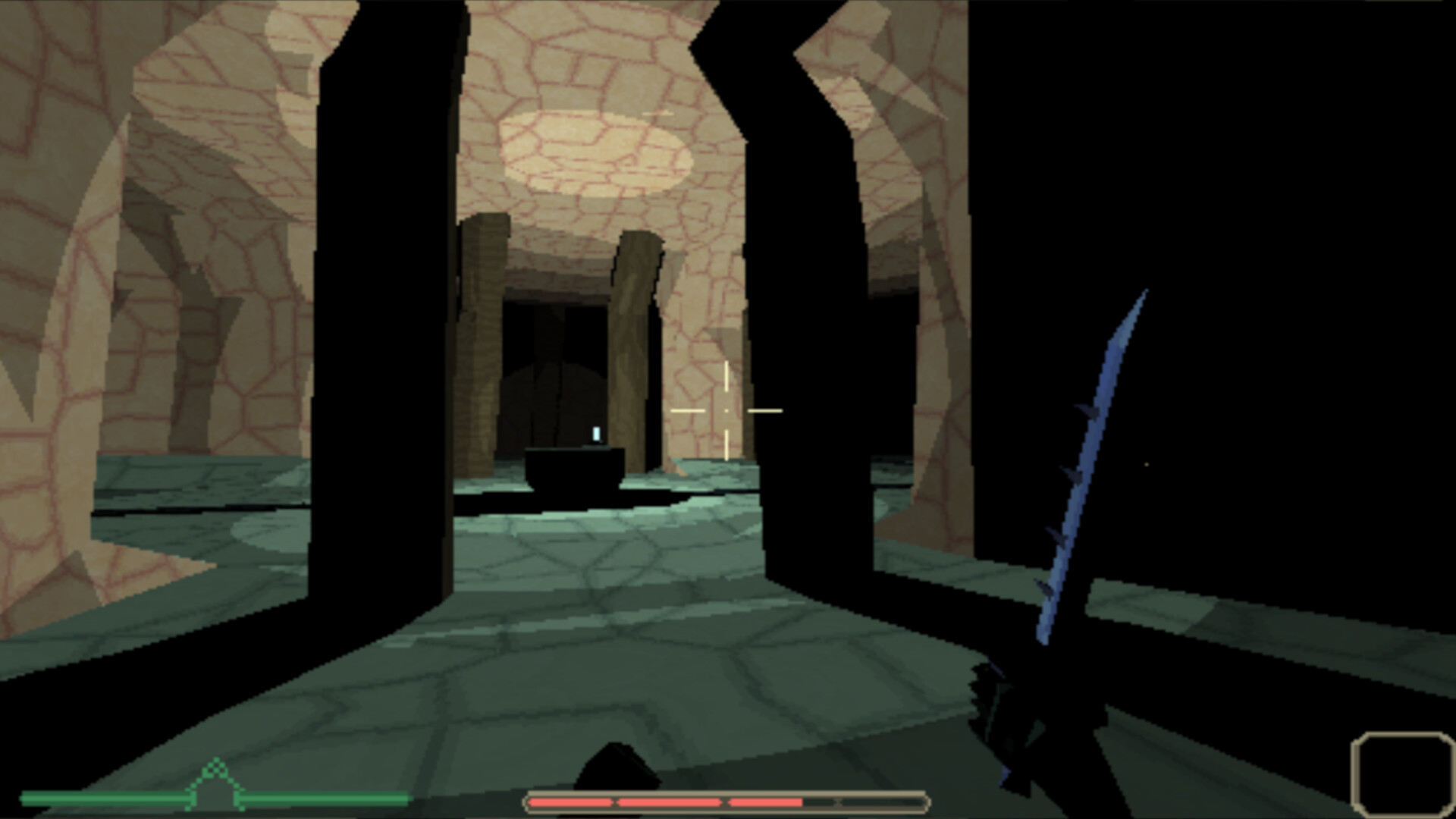Click the crosshair reticle in the center
1456x819 pixels.
(727, 409)
